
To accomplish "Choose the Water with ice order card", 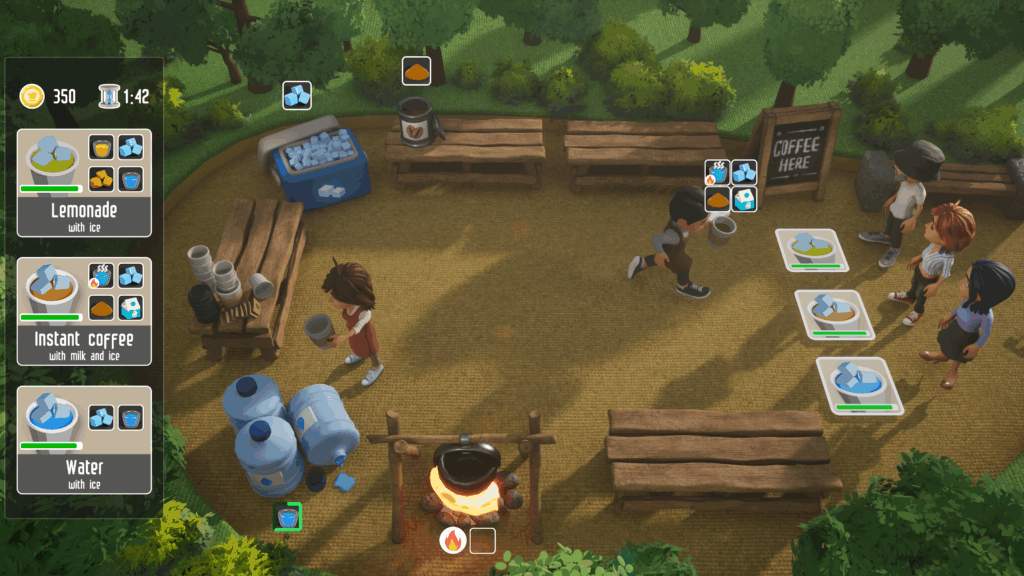I will point(84,439).
